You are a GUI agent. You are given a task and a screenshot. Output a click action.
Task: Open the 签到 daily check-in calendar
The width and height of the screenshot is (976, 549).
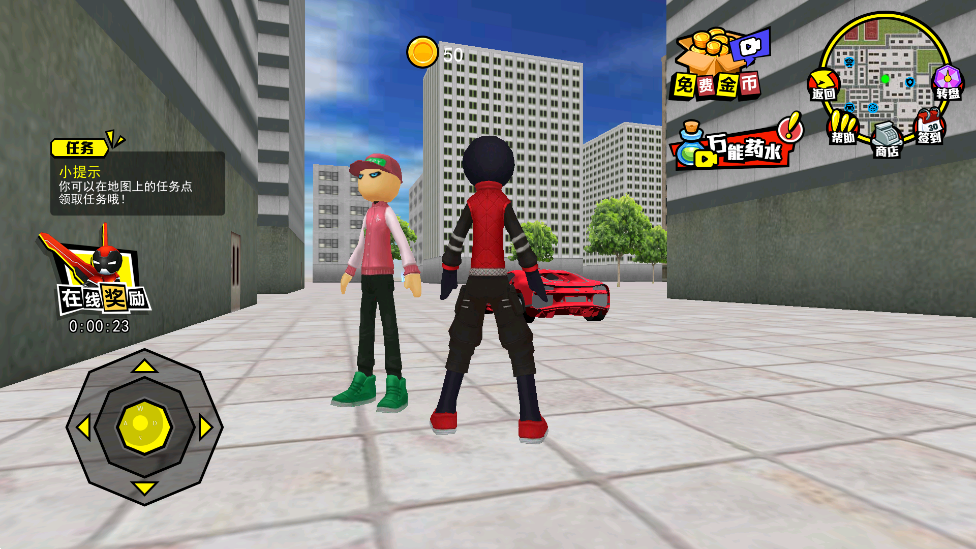(929, 127)
